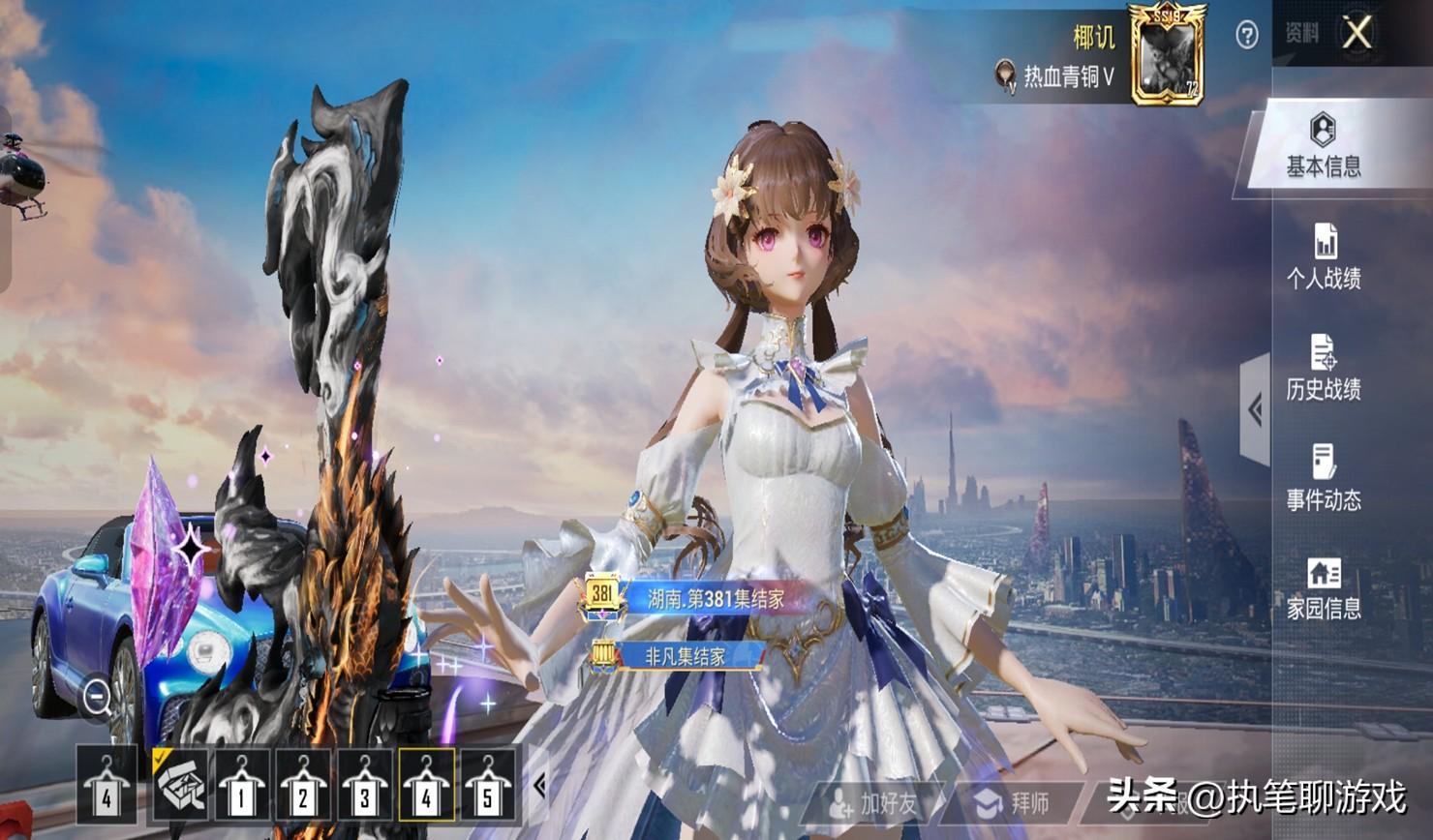1433x840 pixels.
Task: Select the 事件动态 tab
Action: point(1324,478)
